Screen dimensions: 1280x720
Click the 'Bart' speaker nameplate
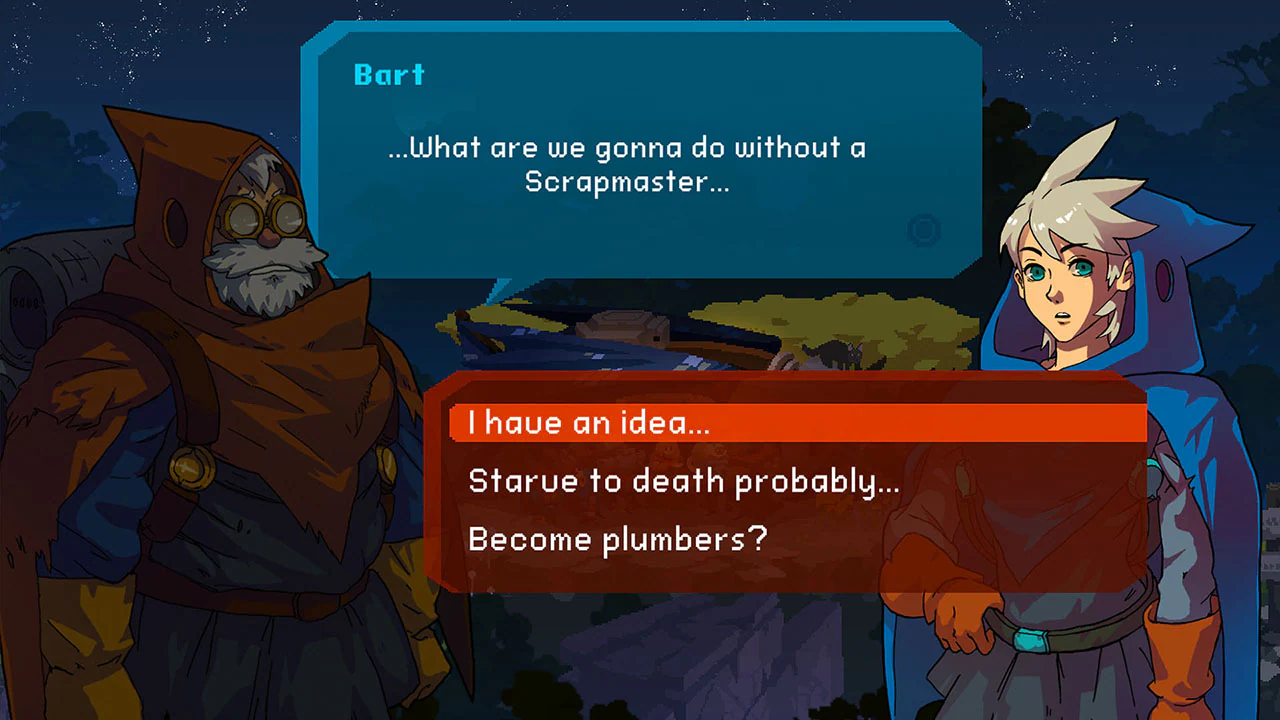coord(389,74)
